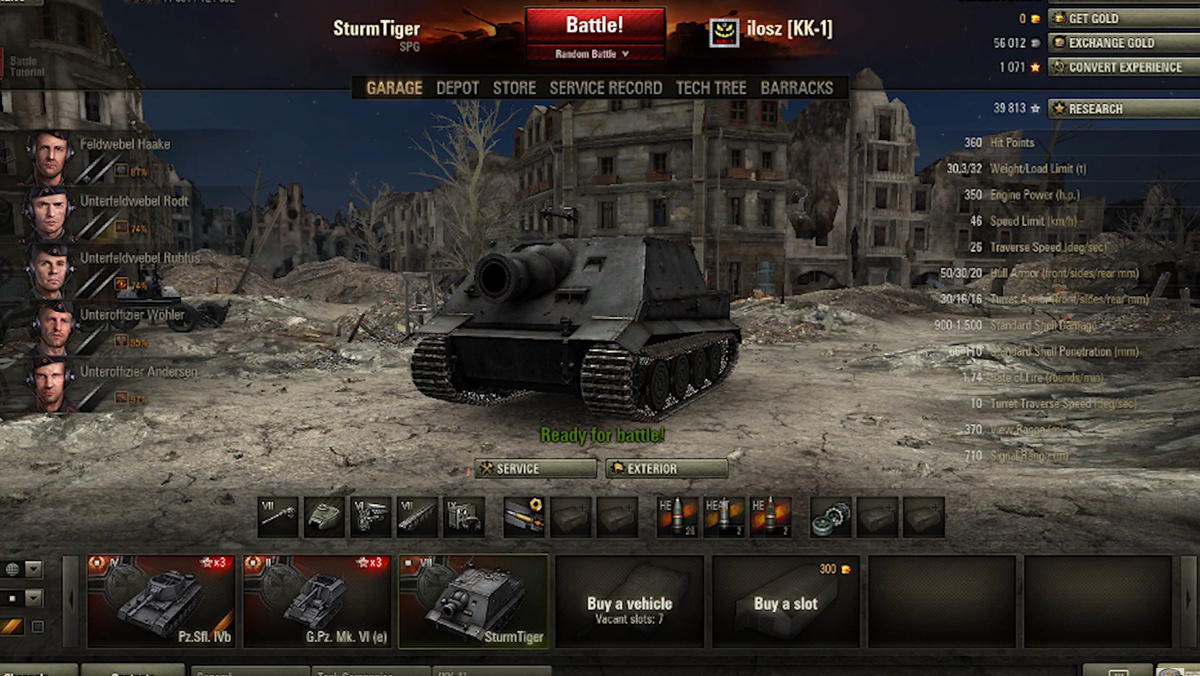Click the Buy a vehicle slot
The width and height of the screenshot is (1200, 676).
[629, 601]
